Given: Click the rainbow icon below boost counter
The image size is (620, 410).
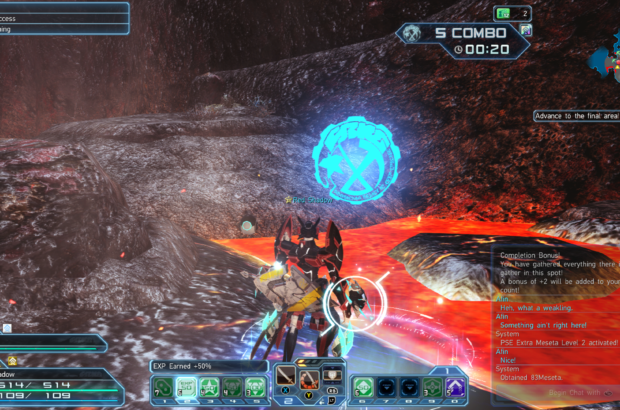Looking at the screenshot, I should (x=525, y=30).
